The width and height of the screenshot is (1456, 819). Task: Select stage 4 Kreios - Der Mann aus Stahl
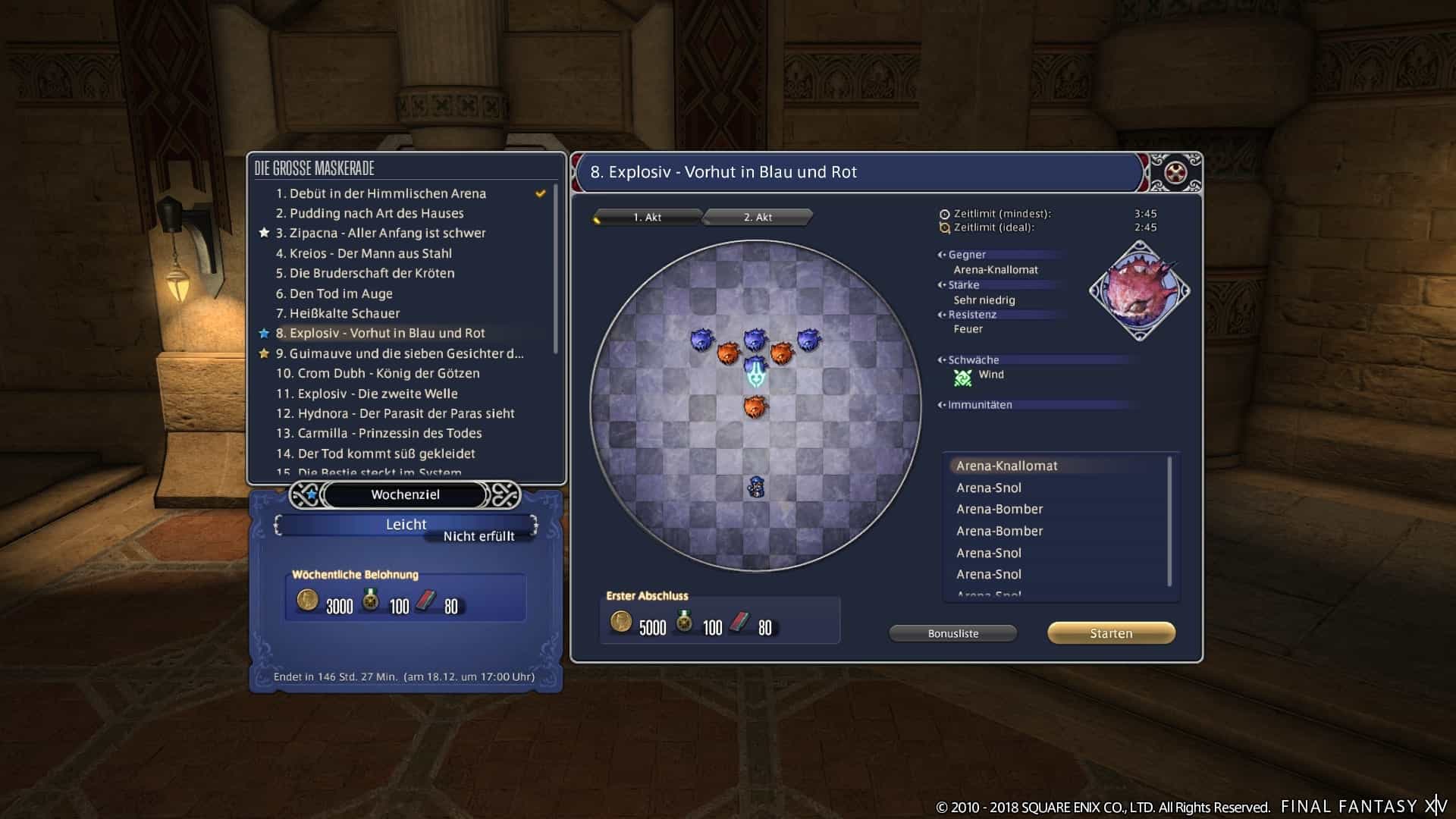pos(363,253)
